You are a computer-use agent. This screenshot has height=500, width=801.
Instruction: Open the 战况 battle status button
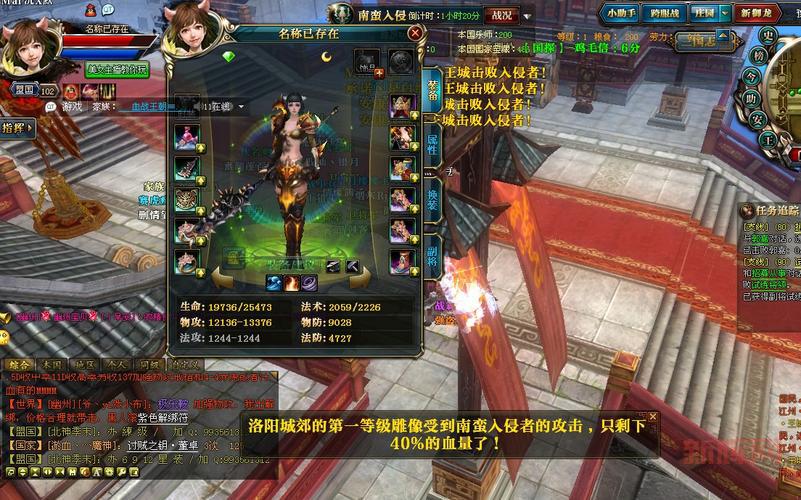[x=501, y=15]
